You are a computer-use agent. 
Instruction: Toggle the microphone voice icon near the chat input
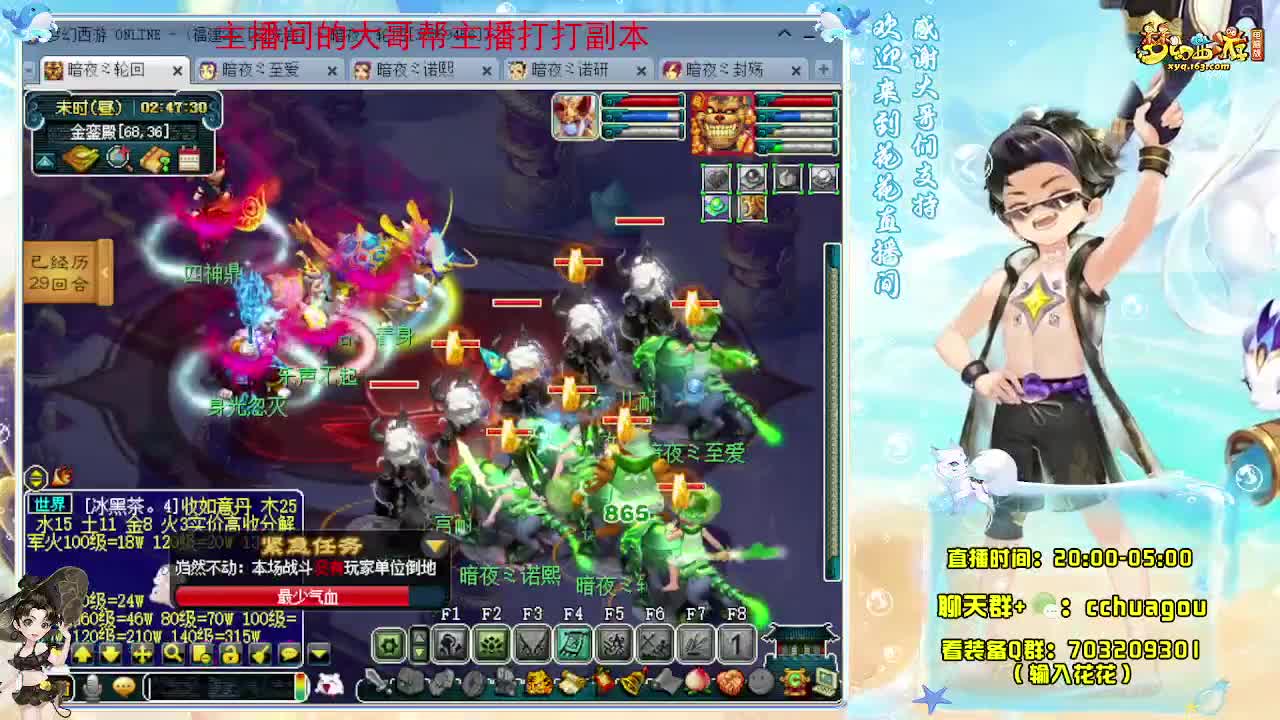click(92, 687)
